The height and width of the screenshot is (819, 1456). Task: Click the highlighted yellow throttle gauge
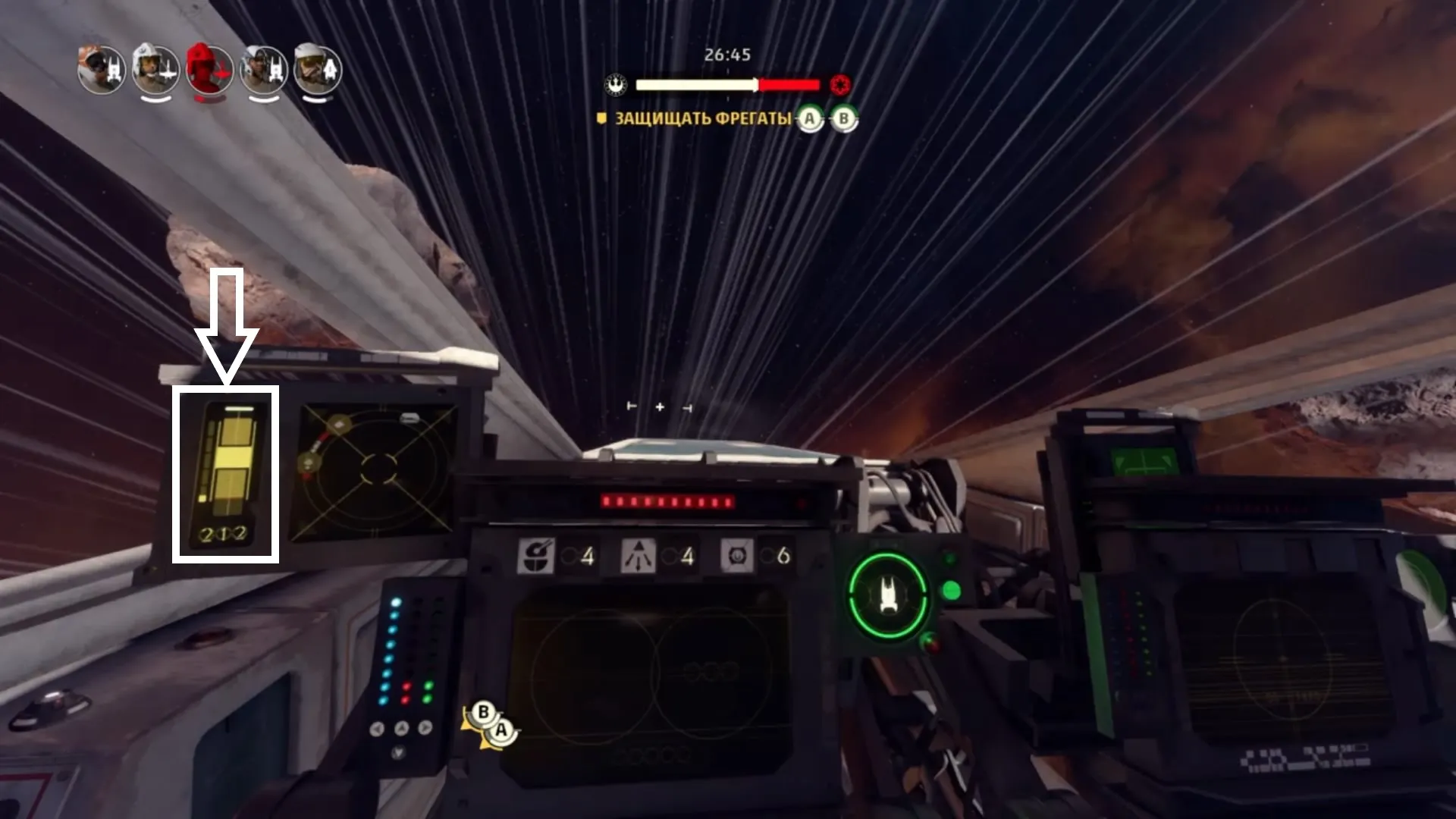(x=226, y=474)
